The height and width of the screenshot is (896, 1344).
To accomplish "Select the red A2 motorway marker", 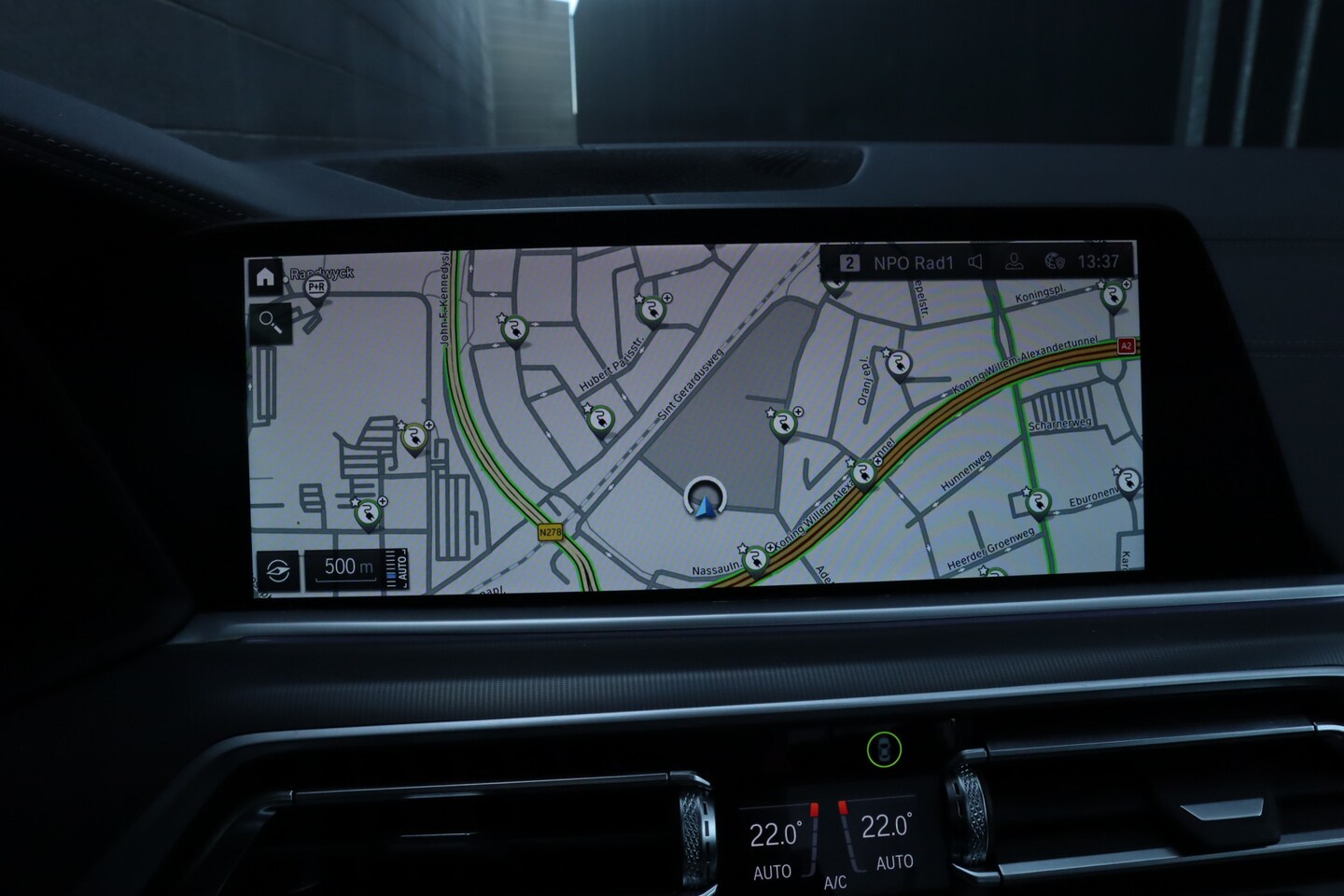I will (1126, 345).
